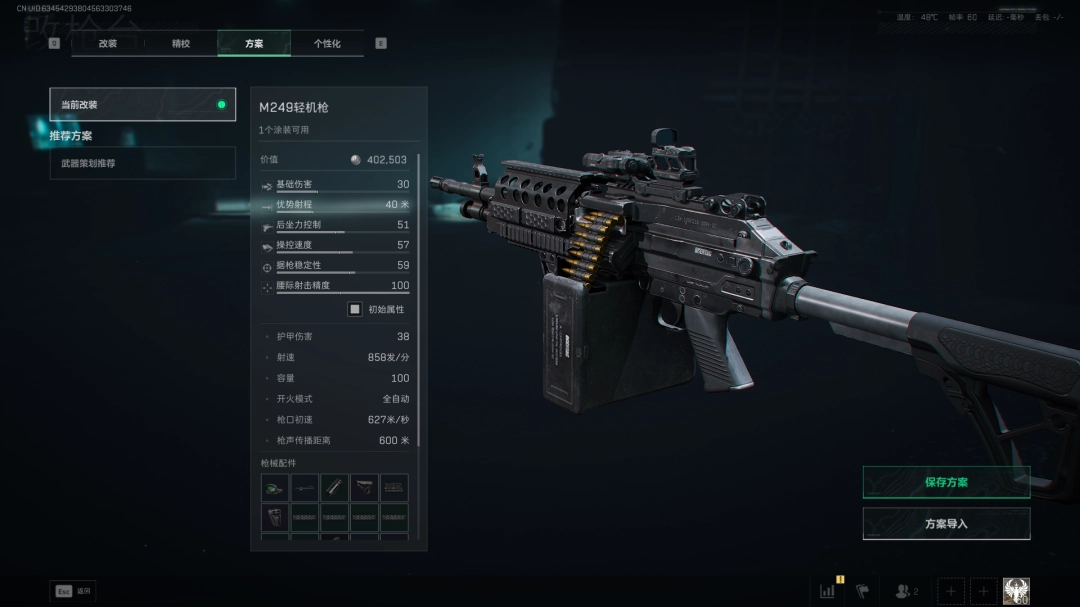1080x607 pixels.
Task: Click the flags icon in bottom bar
Action: pos(862,591)
